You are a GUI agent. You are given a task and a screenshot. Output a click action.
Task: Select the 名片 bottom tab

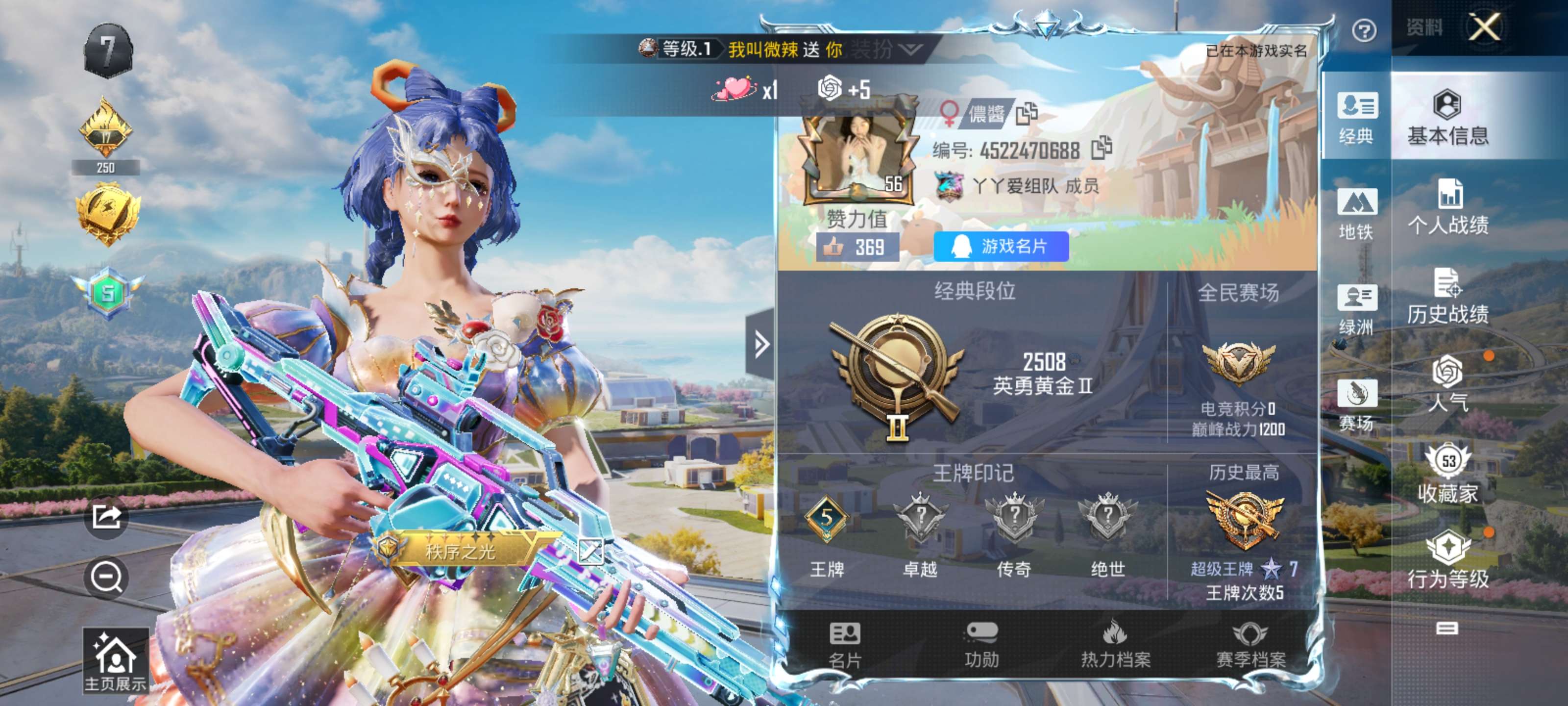point(845,645)
